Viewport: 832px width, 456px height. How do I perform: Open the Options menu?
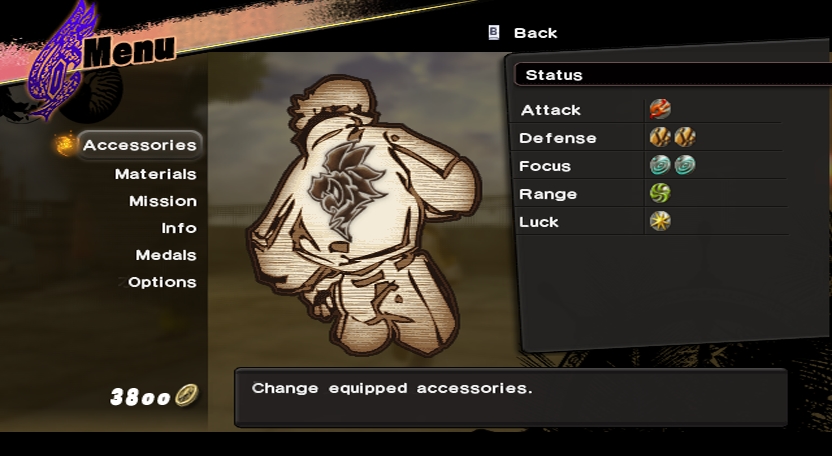[x=162, y=282]
